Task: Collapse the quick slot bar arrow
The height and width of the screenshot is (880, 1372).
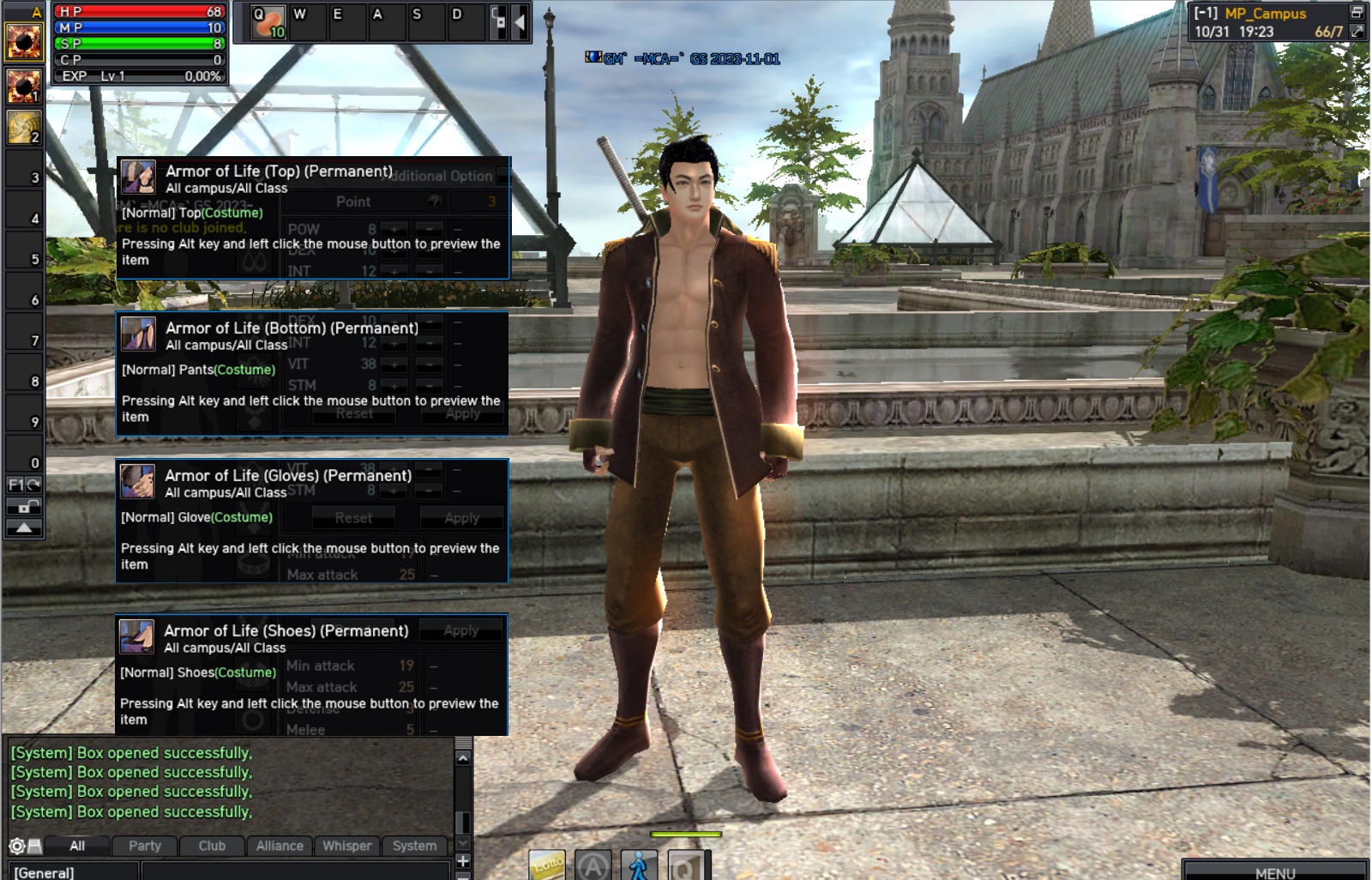Action: (520, 23)
